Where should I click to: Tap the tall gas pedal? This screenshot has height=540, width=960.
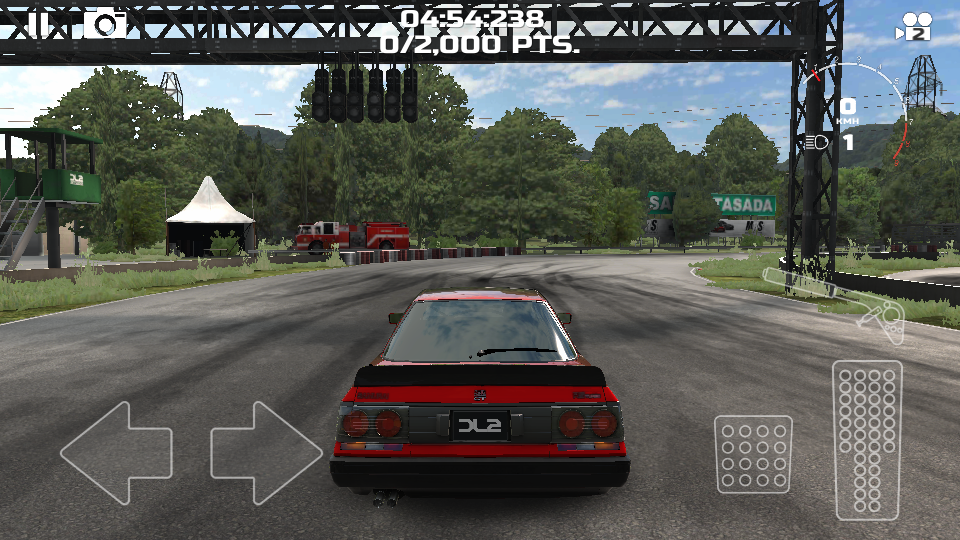point(867,439)
